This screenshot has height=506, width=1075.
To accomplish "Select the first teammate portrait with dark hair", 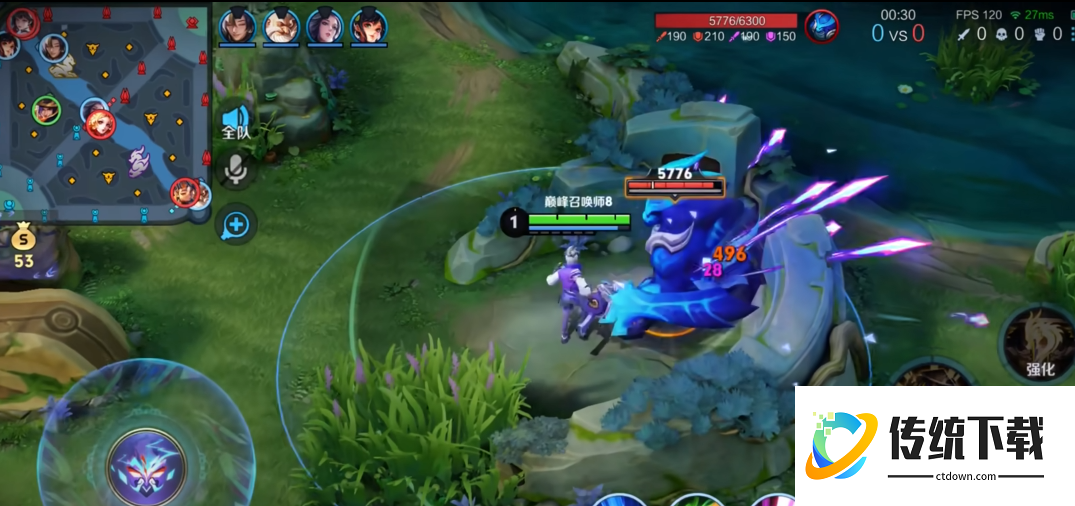I will tap(238, 25).
